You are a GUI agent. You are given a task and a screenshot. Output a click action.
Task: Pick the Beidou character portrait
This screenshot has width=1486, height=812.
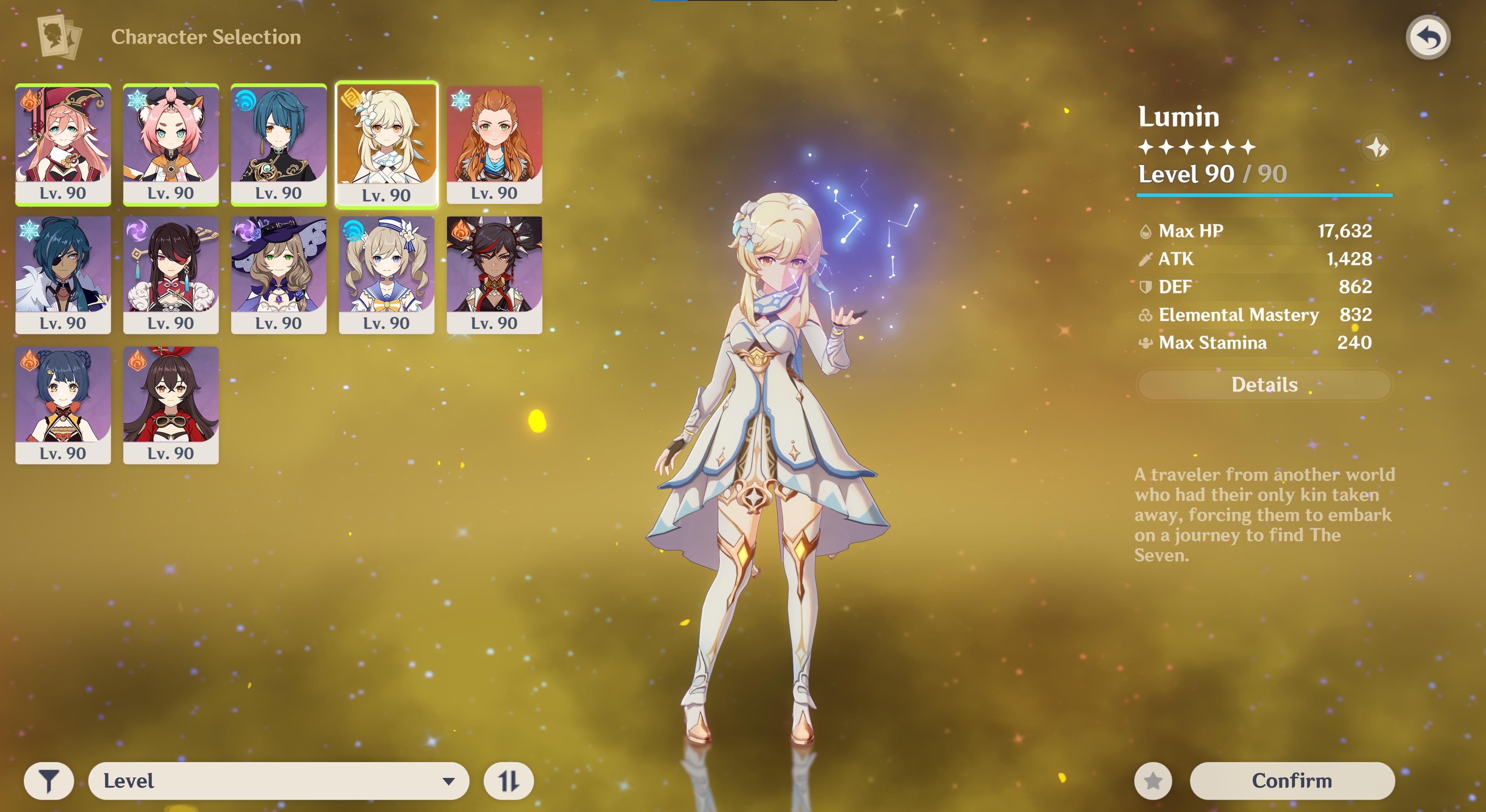click(171, 275)
